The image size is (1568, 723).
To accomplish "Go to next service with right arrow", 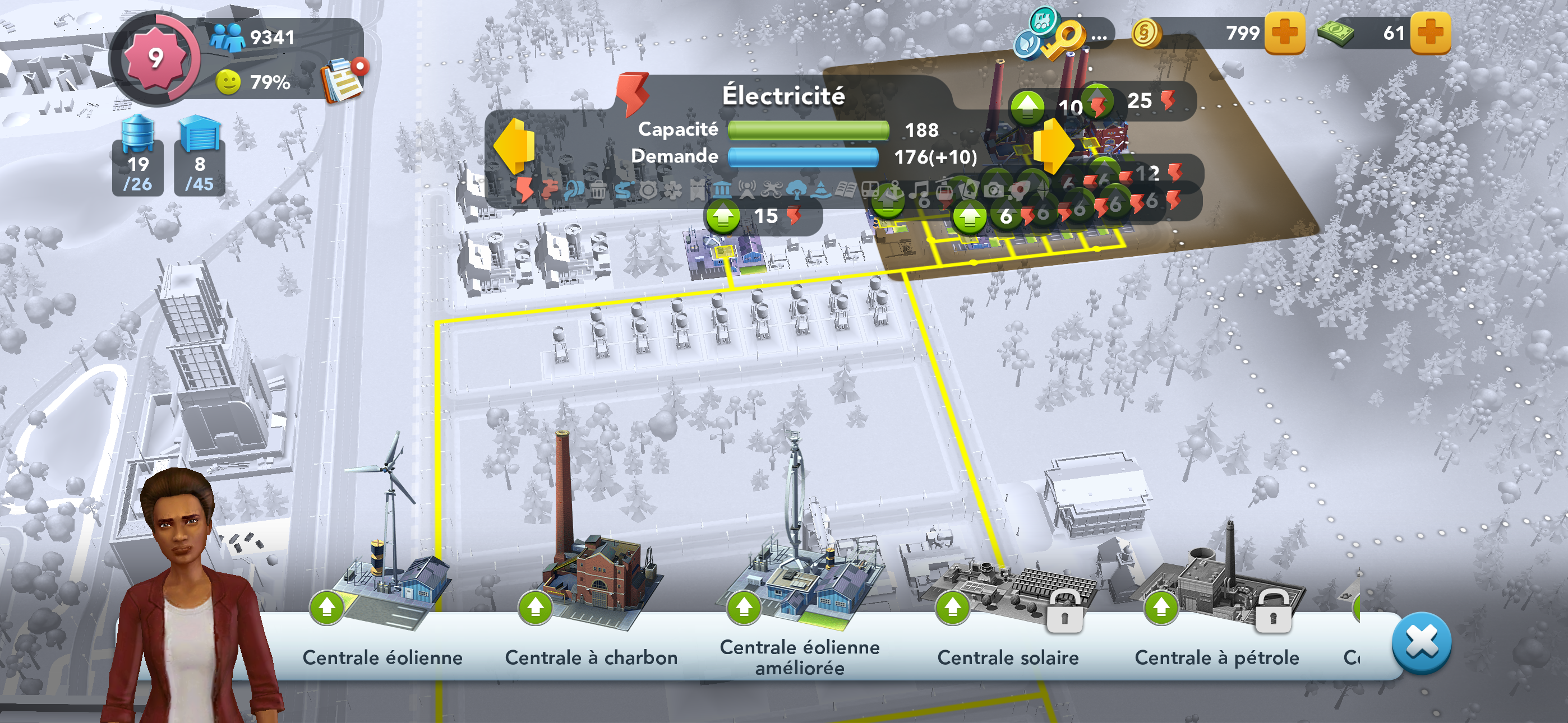I will (1054, 146).
